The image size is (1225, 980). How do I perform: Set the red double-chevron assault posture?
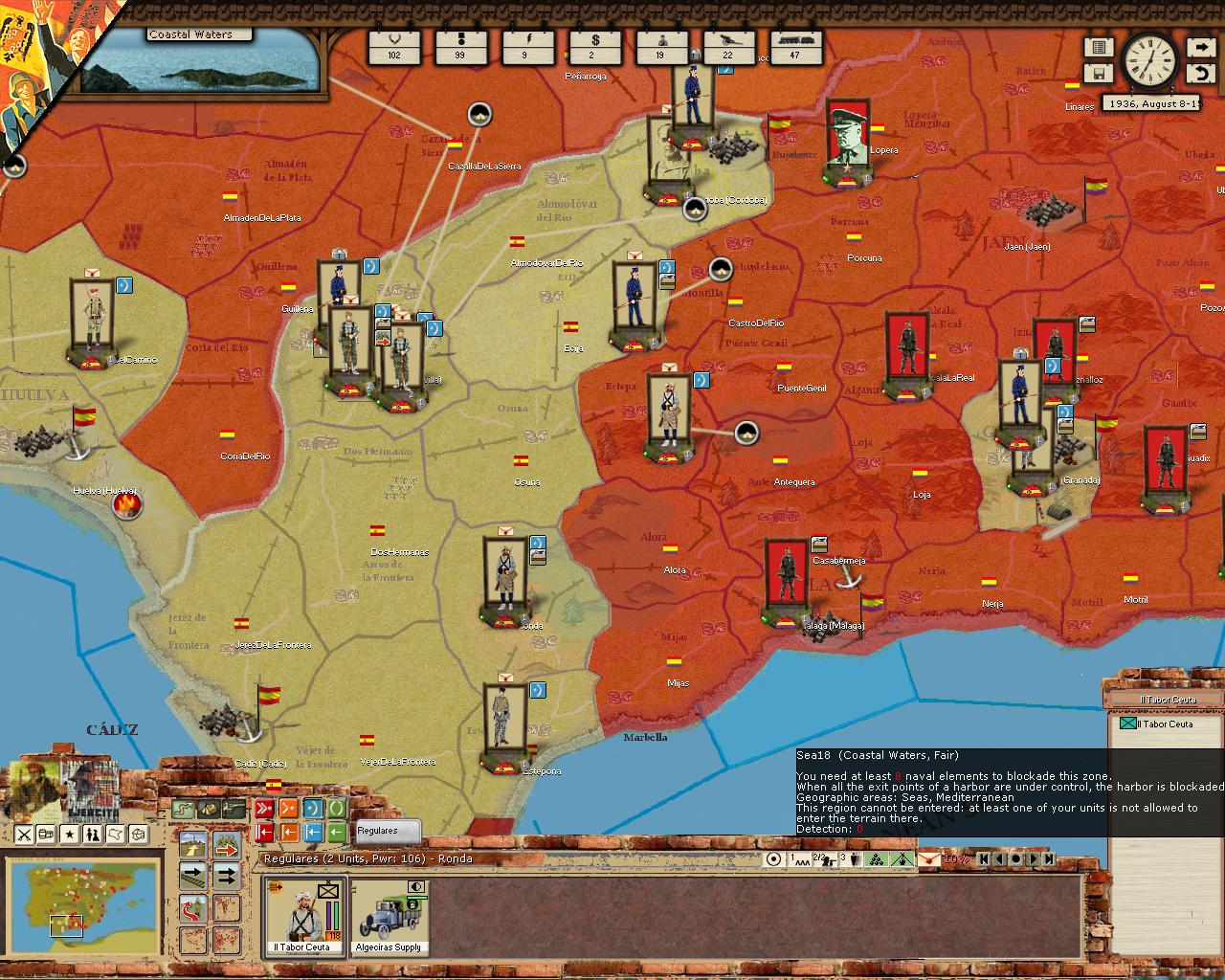coord(263,809)
